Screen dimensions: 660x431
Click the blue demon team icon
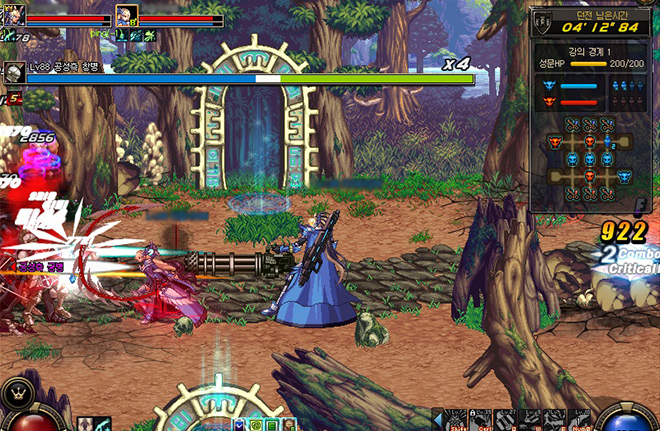click(x=549, y=85)
